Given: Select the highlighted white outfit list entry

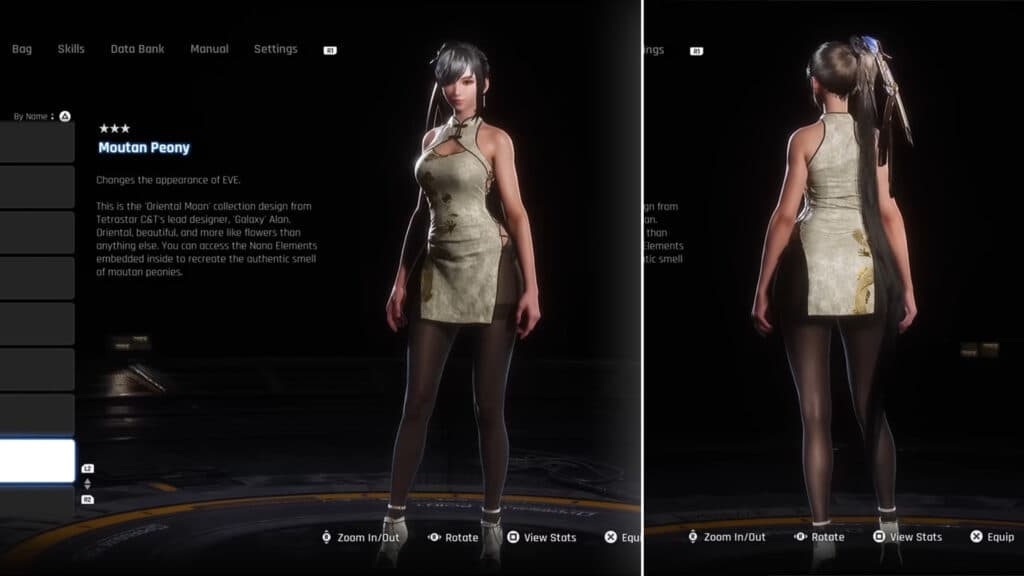Looking at the screenshot, I should click(37, 461).
